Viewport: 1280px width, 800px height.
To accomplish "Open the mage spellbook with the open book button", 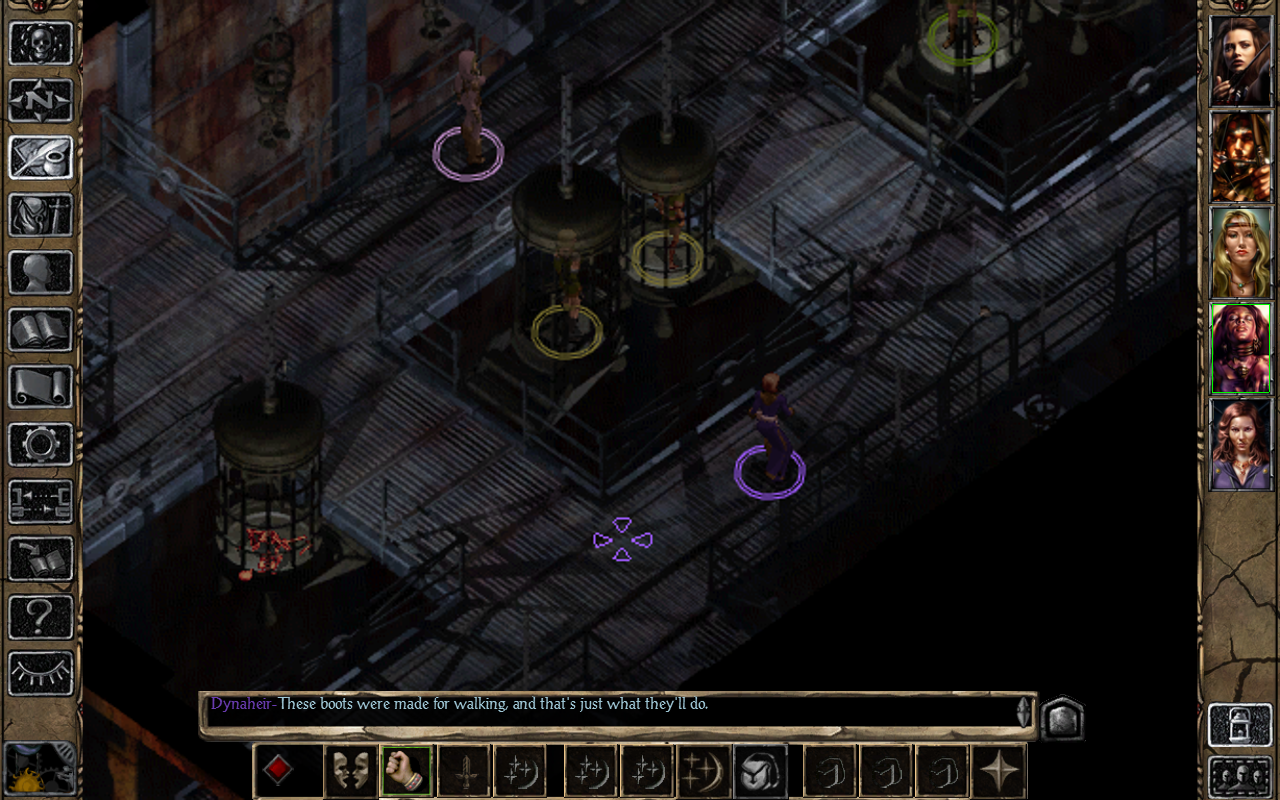I will 41,329.
